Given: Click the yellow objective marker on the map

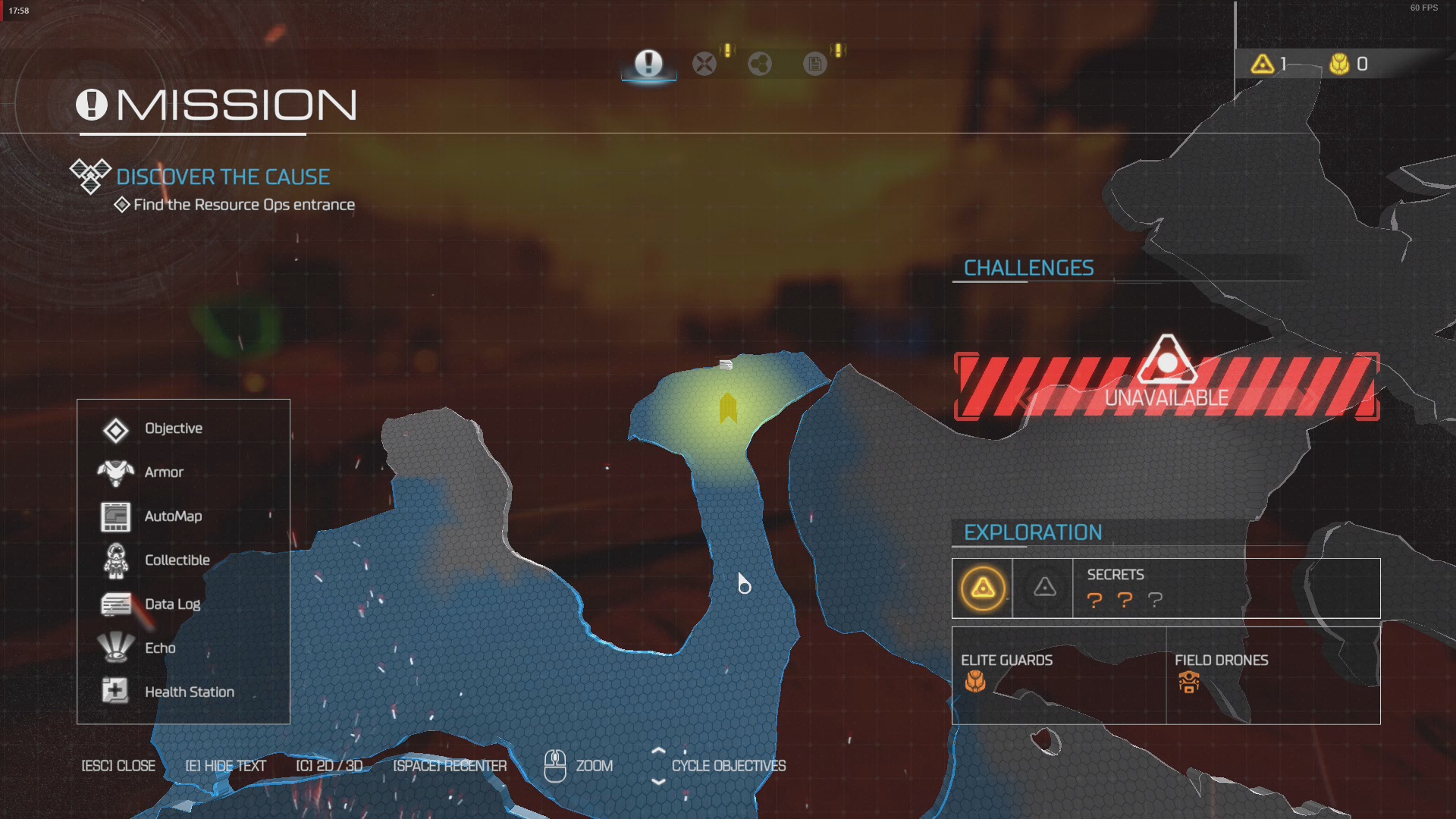Looking at the screenshot, I should (727, 409).
